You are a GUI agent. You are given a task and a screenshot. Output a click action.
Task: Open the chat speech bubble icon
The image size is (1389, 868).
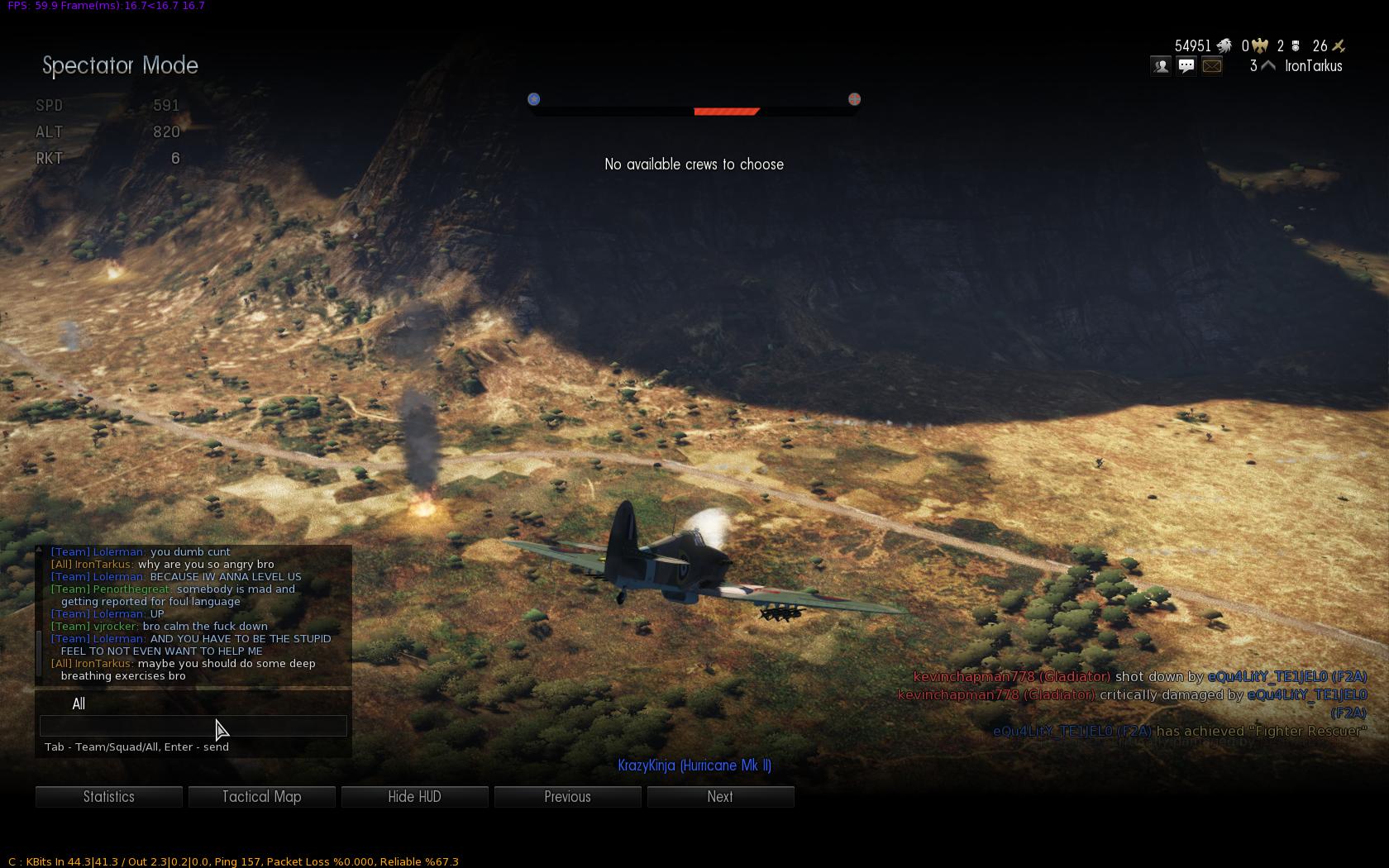click(1186, 66)
